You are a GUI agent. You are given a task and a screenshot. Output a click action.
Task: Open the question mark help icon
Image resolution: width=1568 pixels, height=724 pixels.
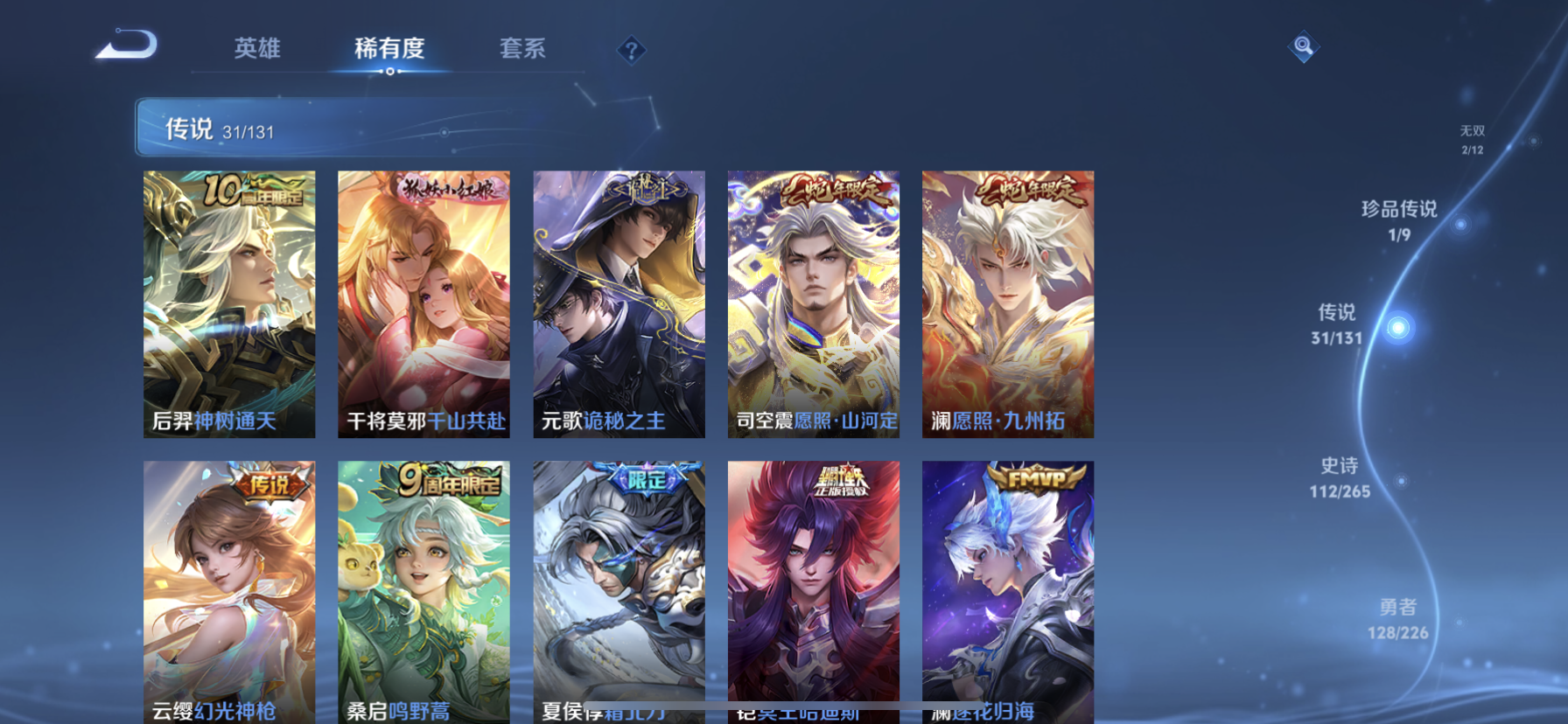pos(631,50)
